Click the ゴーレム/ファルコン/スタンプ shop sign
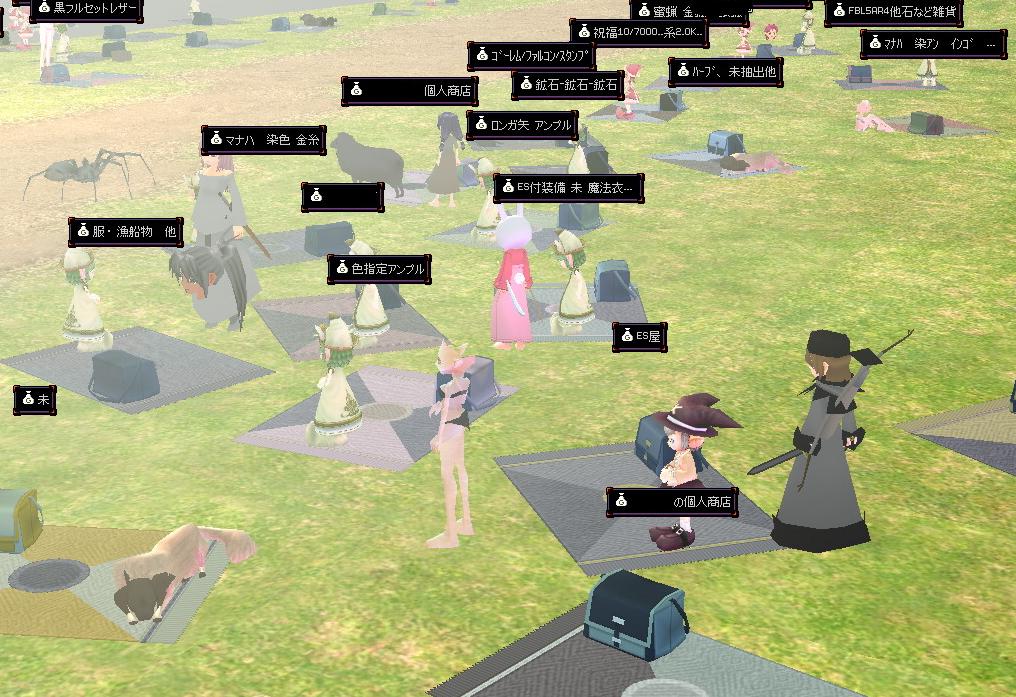This screenshot has width=1016, height=697. click(x=531, y=57)
